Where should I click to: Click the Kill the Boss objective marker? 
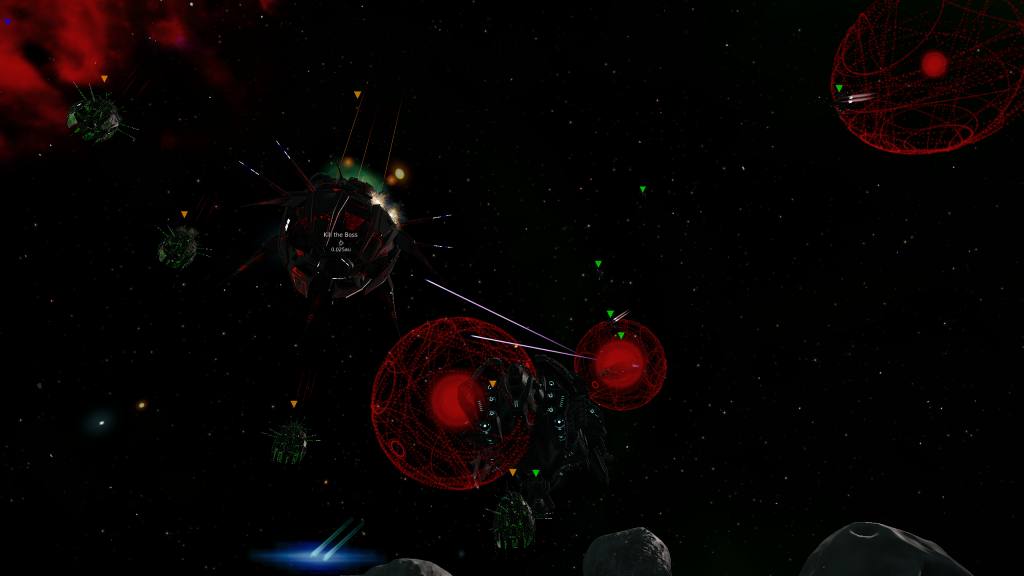coord(340,241)
